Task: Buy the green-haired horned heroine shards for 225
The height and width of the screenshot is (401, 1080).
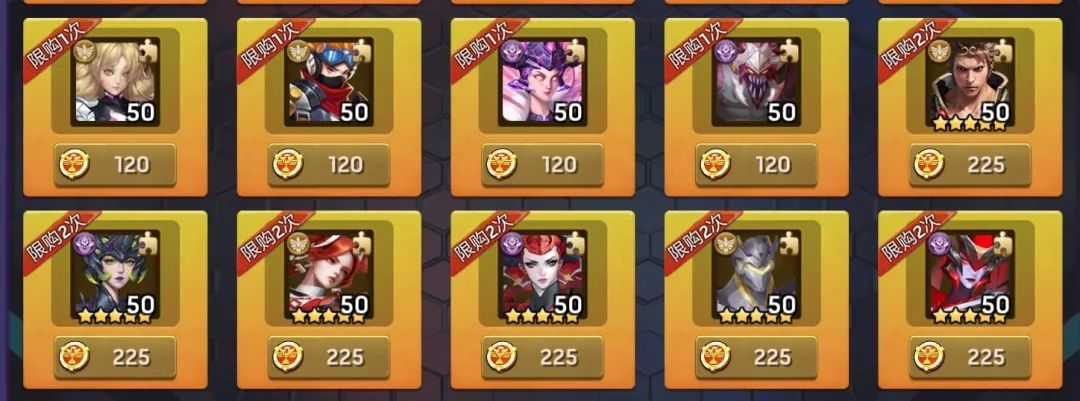Action: 115,357
